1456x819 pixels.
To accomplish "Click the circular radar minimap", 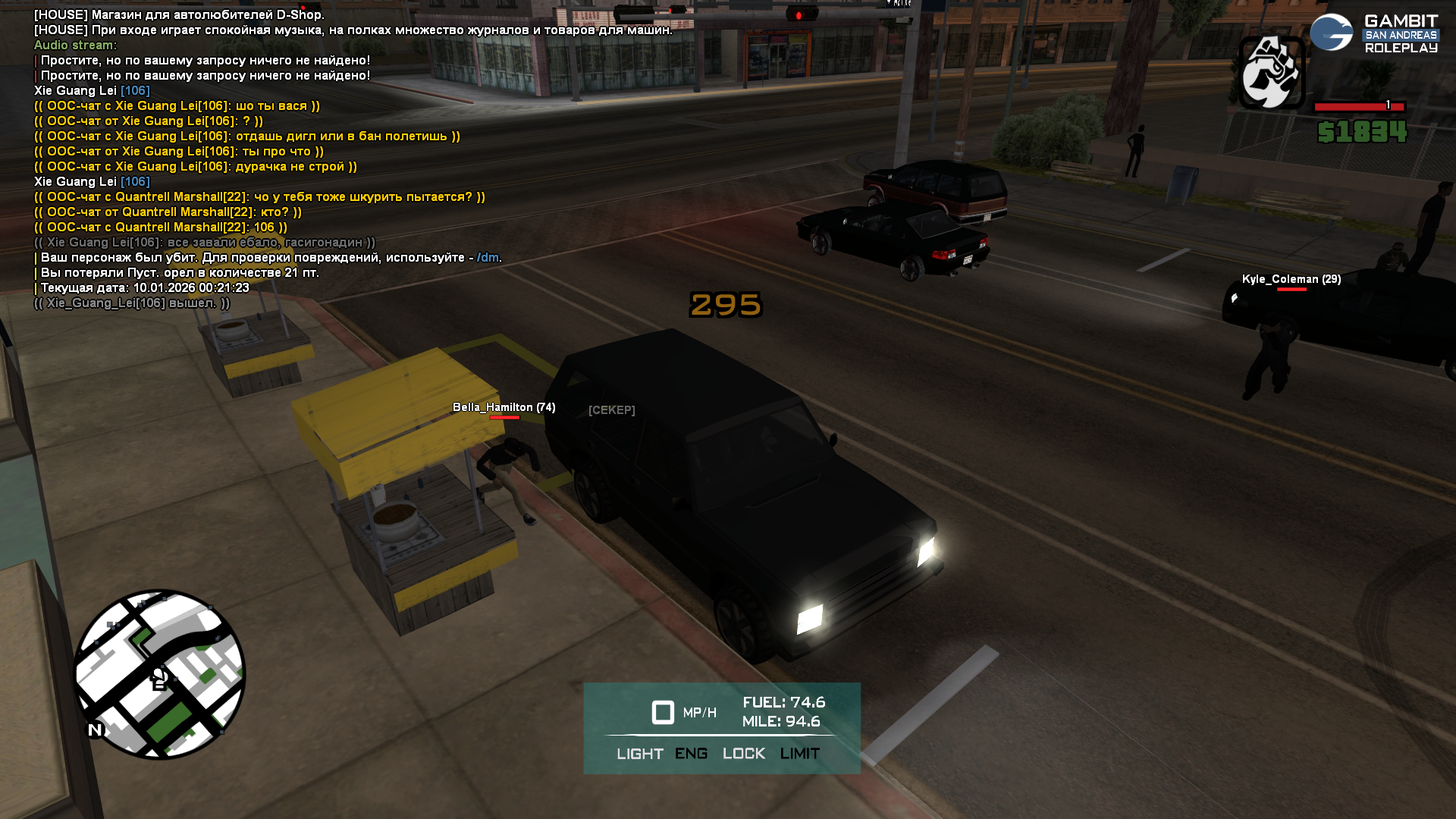I will point(159,674).
